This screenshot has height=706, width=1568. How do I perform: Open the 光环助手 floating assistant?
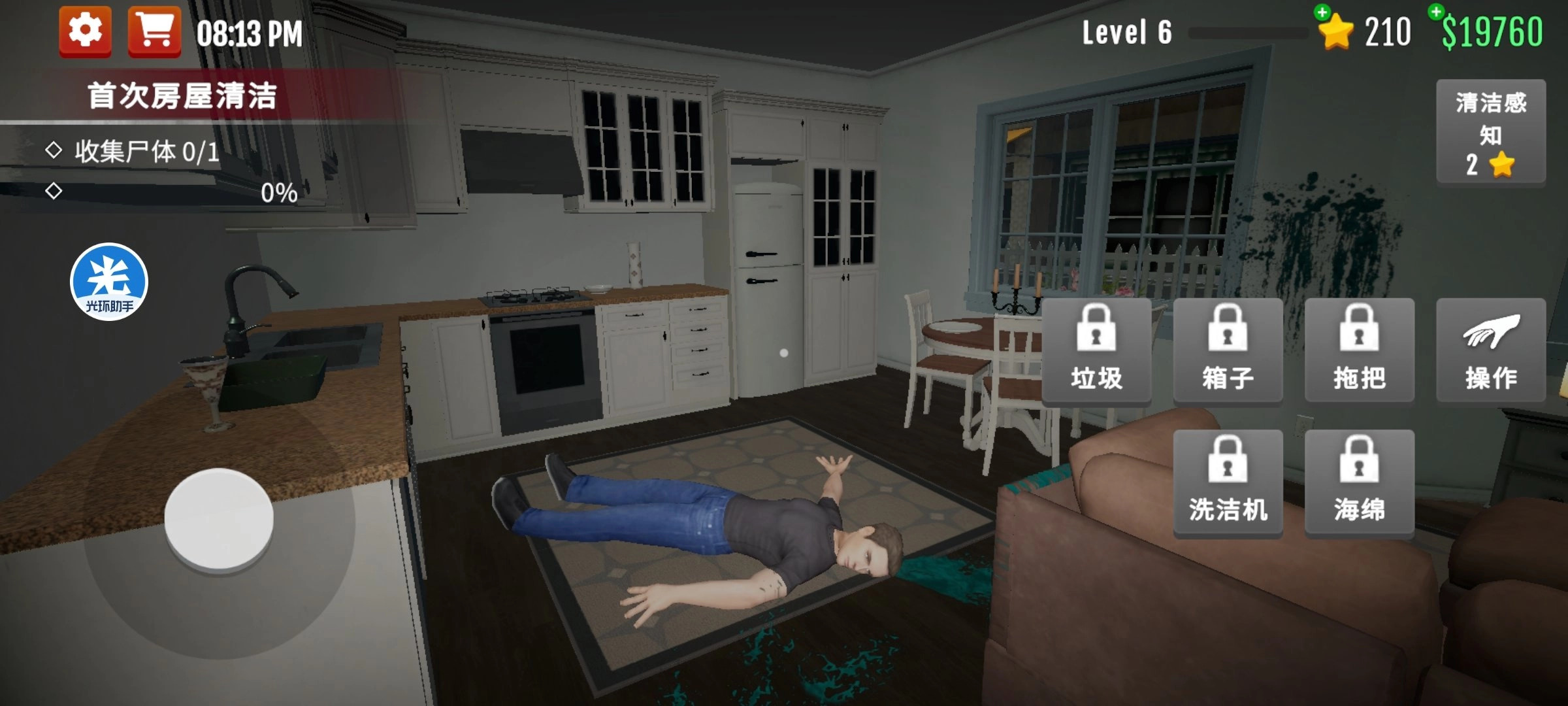pos(108,282)
